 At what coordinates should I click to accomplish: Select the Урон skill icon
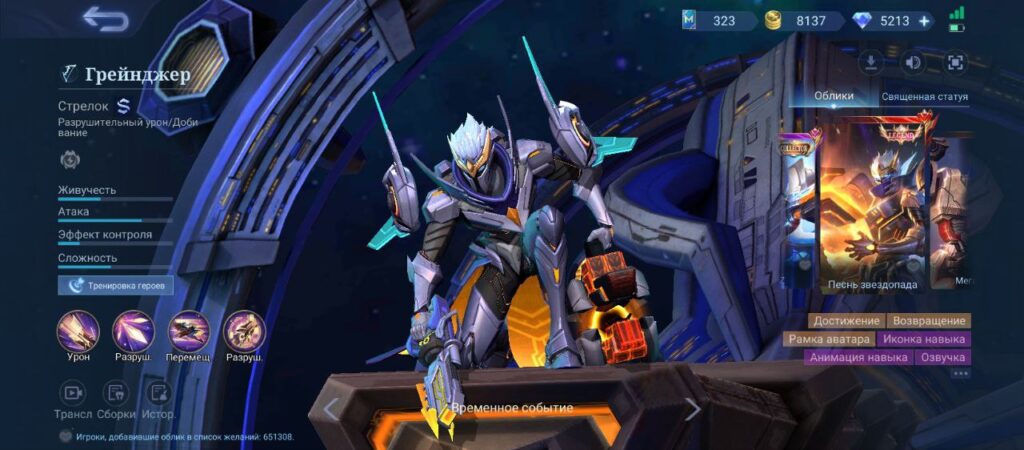click(x=78, y=331)
